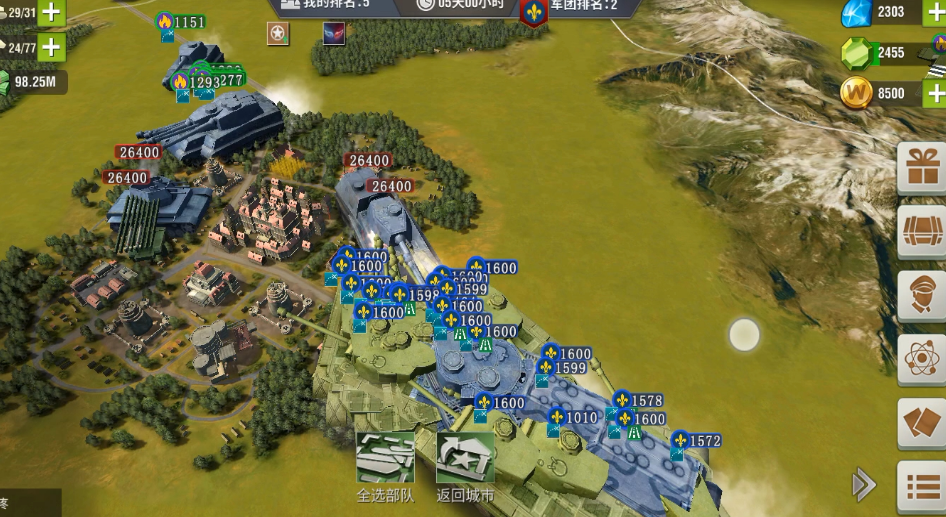946x517 pixels.
Task: Tap the round joystick on the map
Action: point(744,335)
